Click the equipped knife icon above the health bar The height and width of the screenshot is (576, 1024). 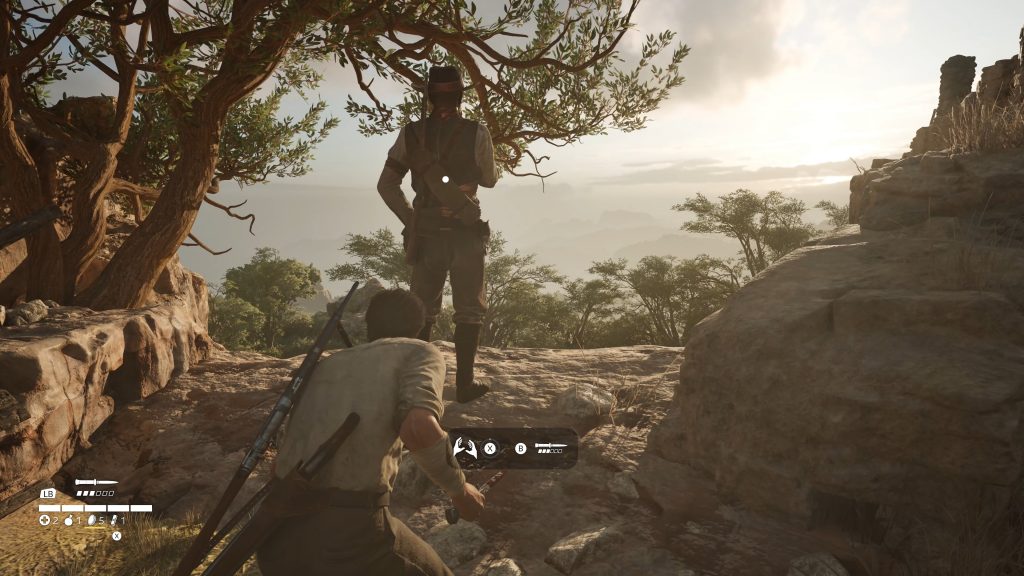pyautogui.click(x=96, y=482)
